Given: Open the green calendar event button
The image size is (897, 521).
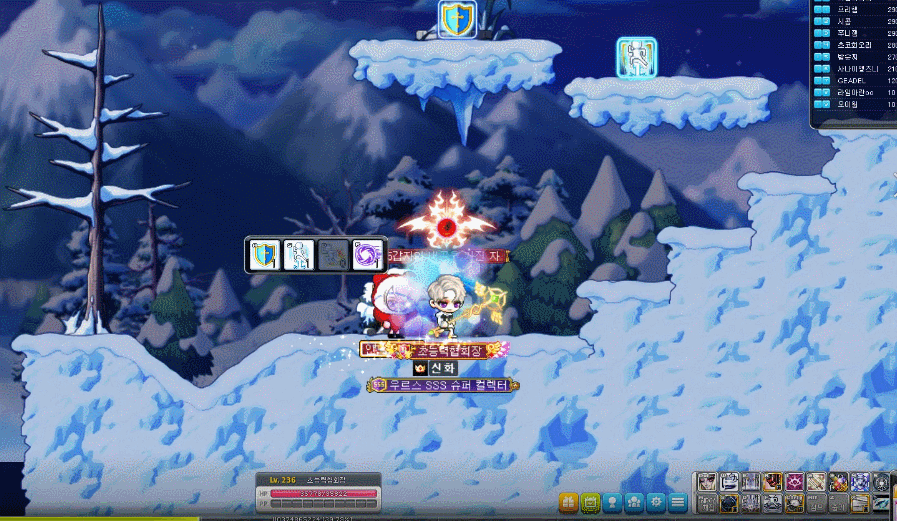Looking at the screenshot, I should [x=590, y=501].
